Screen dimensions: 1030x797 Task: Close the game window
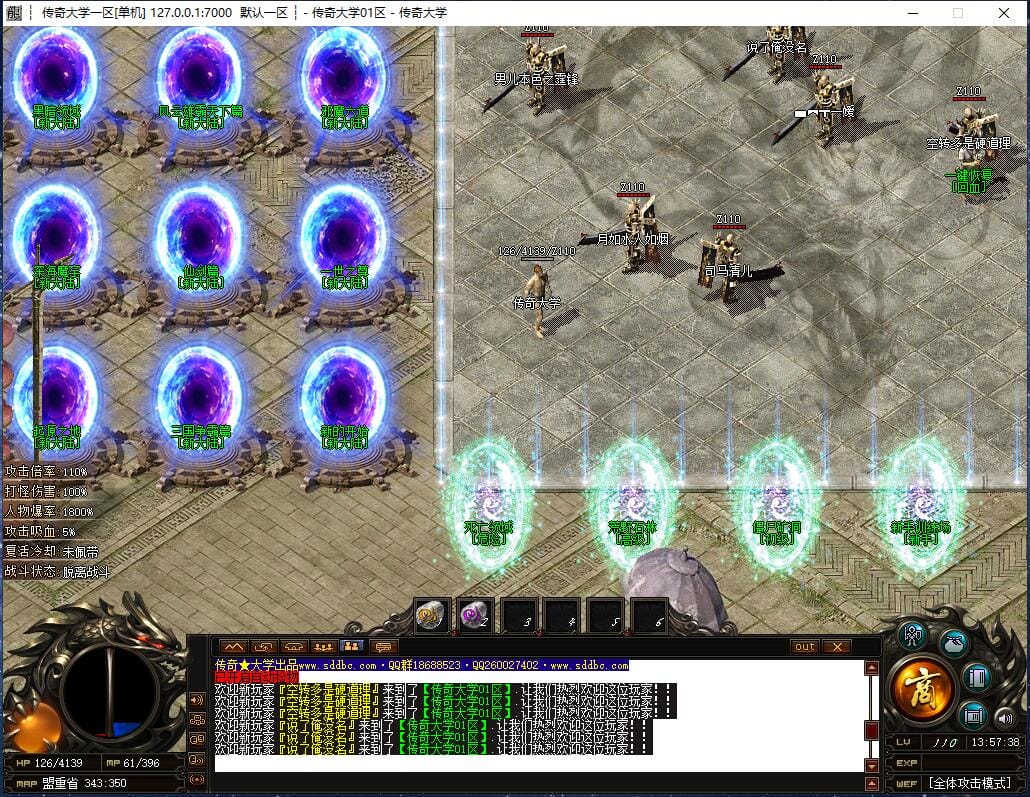(1004, 13)
